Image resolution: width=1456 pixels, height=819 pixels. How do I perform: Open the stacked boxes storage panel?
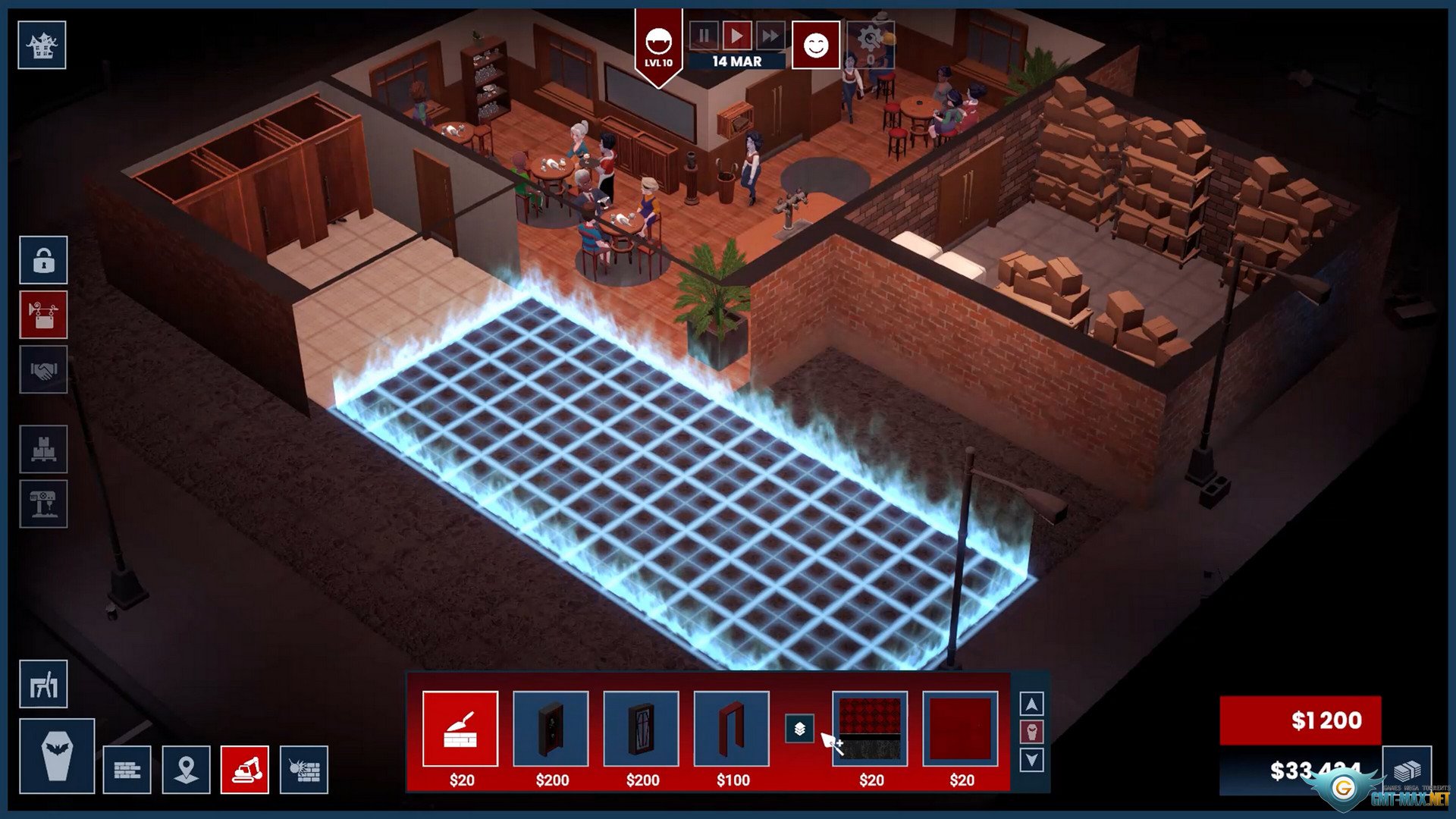click(43, 449)
